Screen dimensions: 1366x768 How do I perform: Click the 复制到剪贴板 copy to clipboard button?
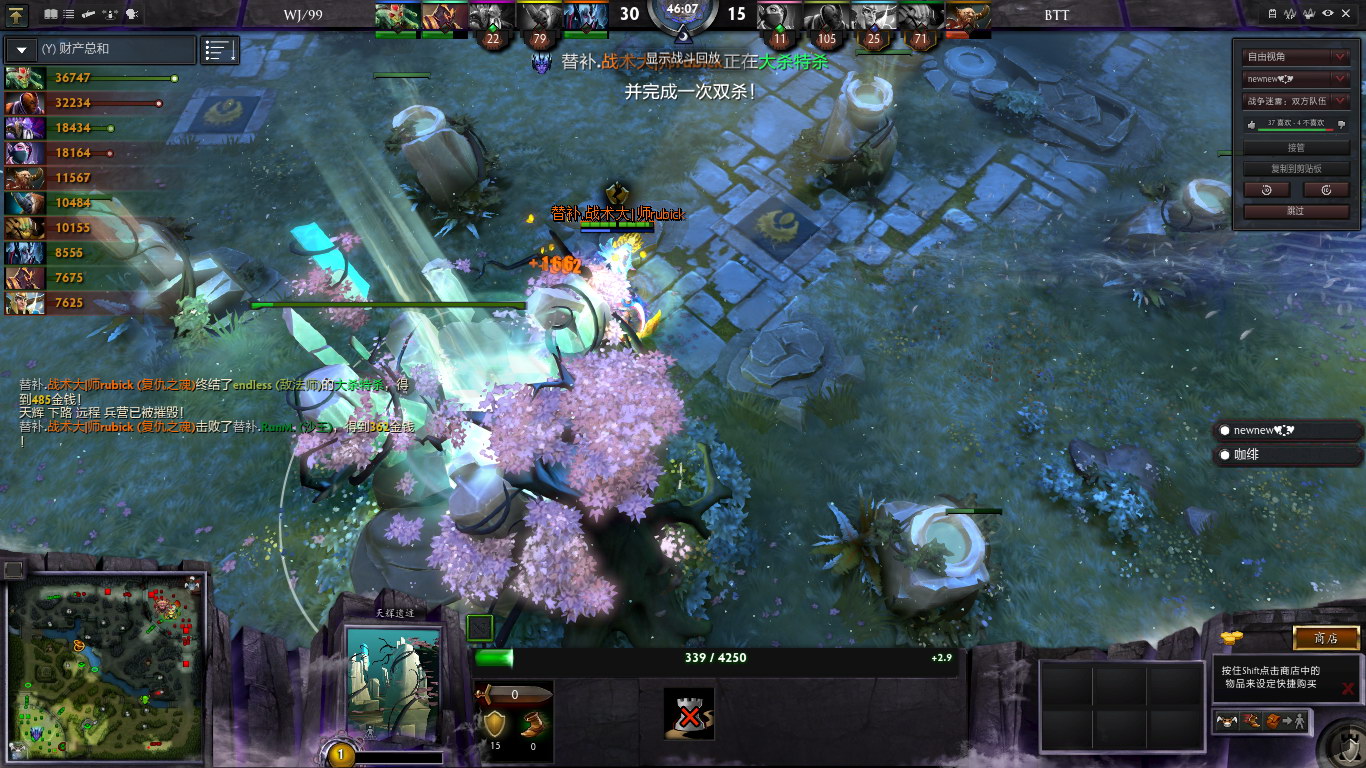1296,168
